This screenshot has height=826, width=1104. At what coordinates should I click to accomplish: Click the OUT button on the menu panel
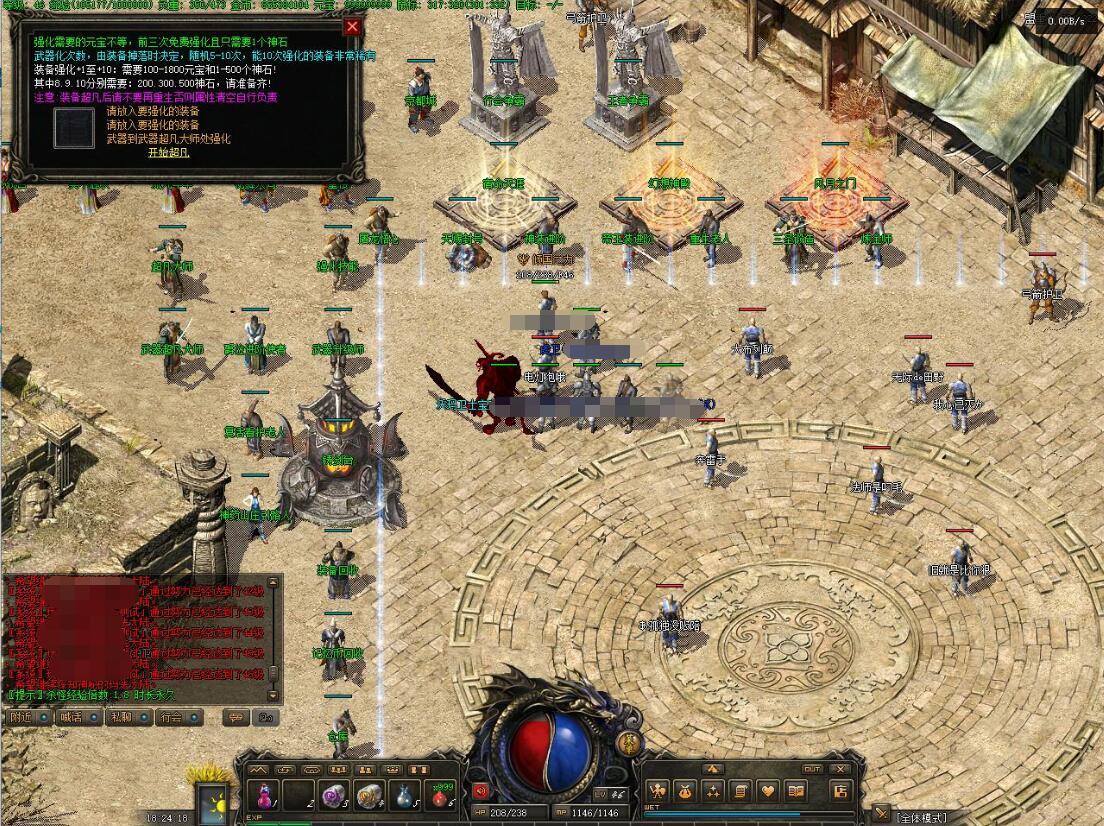pyautogui.click(x=812, y=769)
